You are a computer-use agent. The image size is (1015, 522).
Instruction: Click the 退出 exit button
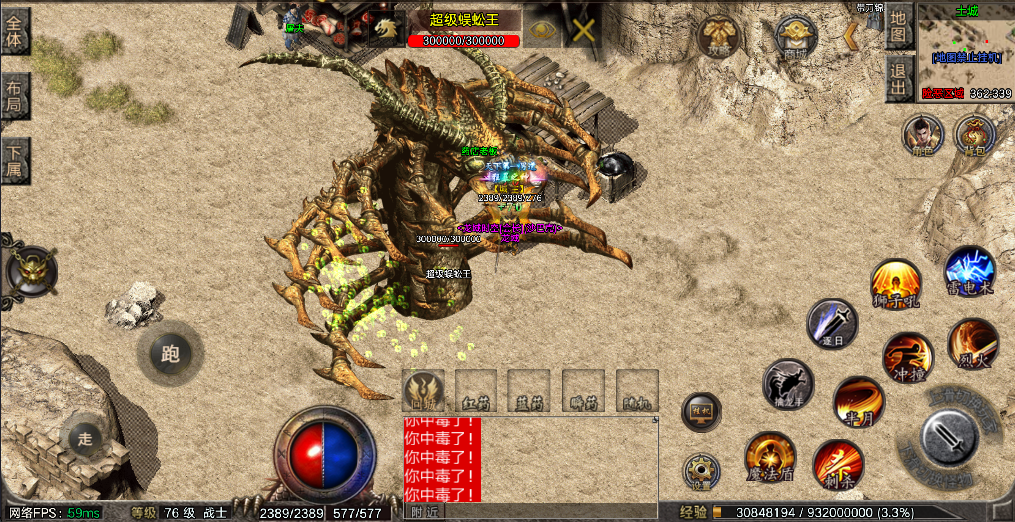pos(900,79)
